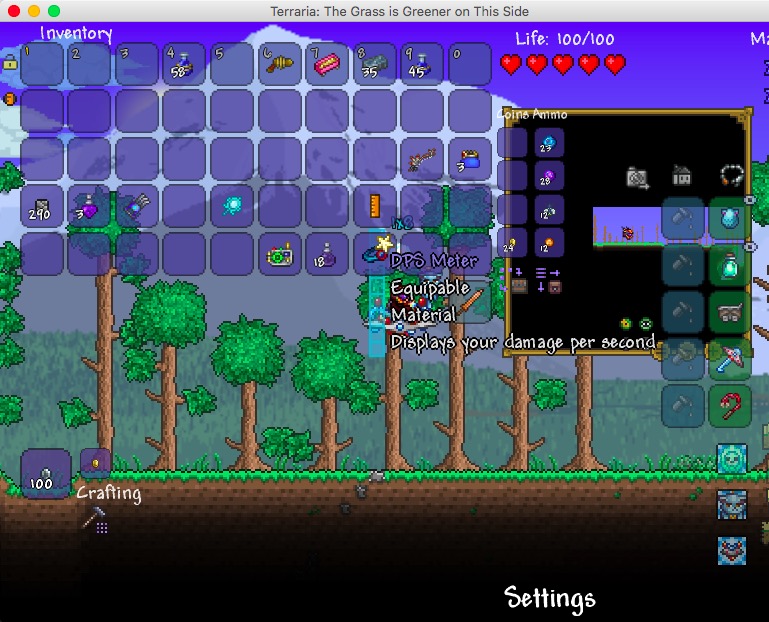Select the potion stack of 45 in slot 9

tap(421, 65)
